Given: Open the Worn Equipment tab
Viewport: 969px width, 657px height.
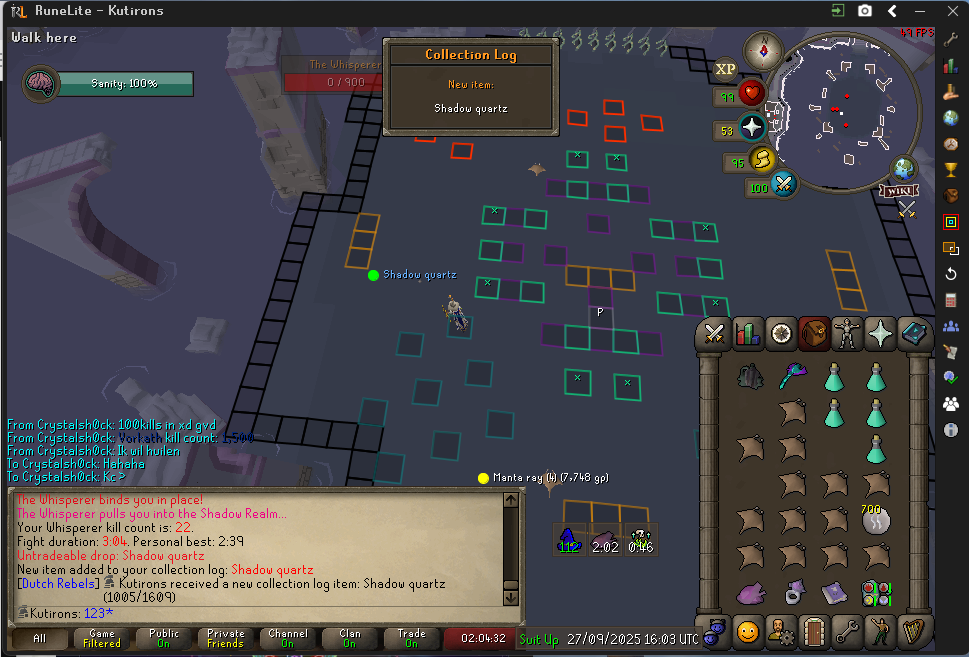Looking at the screenshot, I should click(x=848, y=333).
